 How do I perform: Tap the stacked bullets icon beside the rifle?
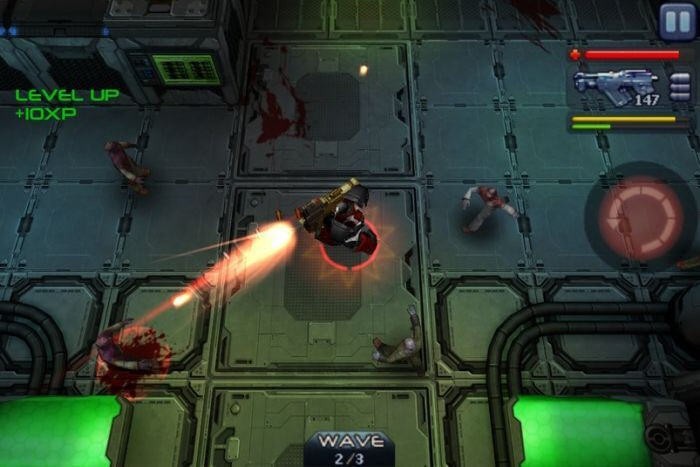680,87
